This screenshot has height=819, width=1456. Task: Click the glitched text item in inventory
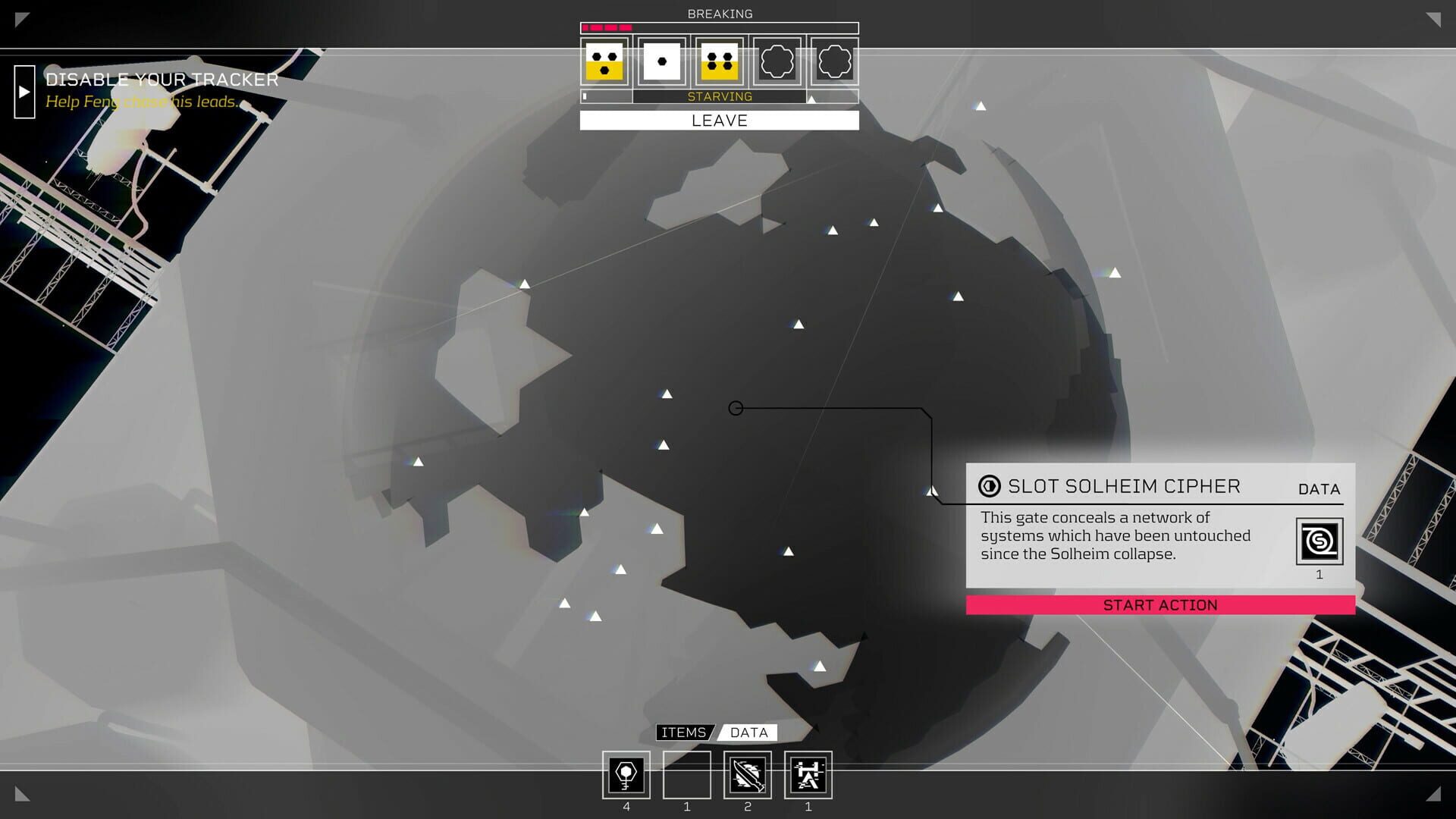point(808,775)
